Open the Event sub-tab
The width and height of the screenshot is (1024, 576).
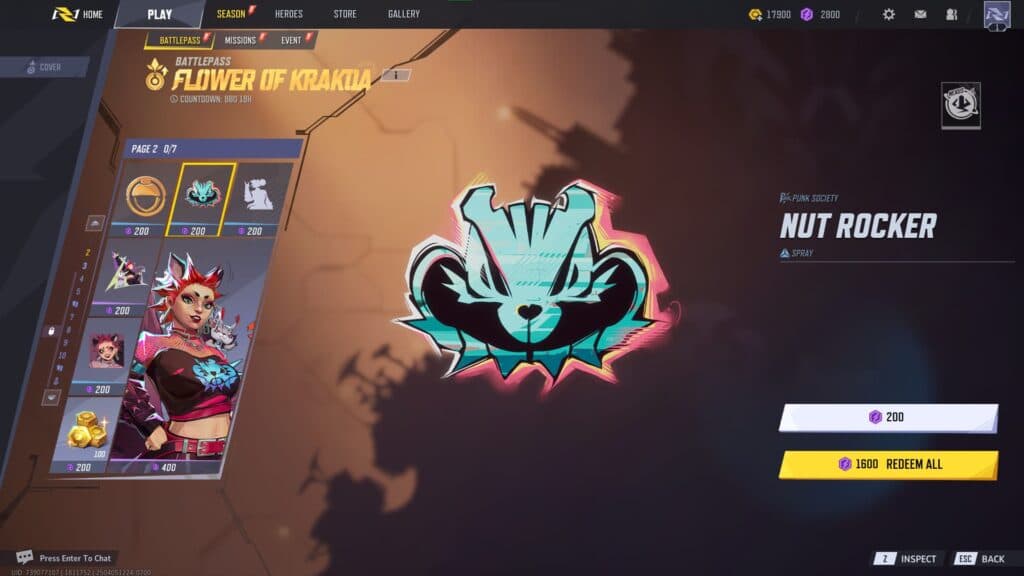[x=292, y=41]
